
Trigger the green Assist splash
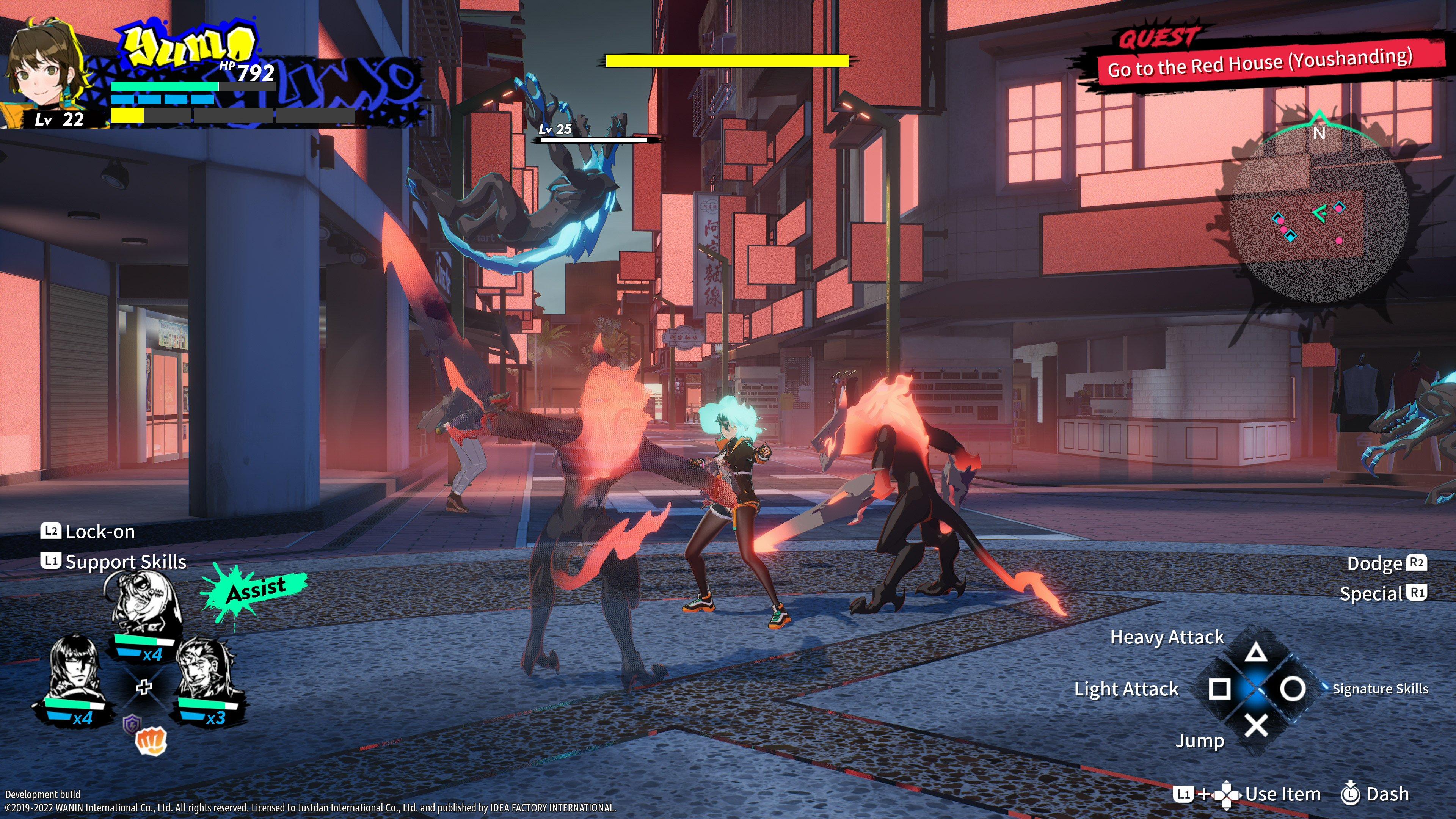point(256,590)
